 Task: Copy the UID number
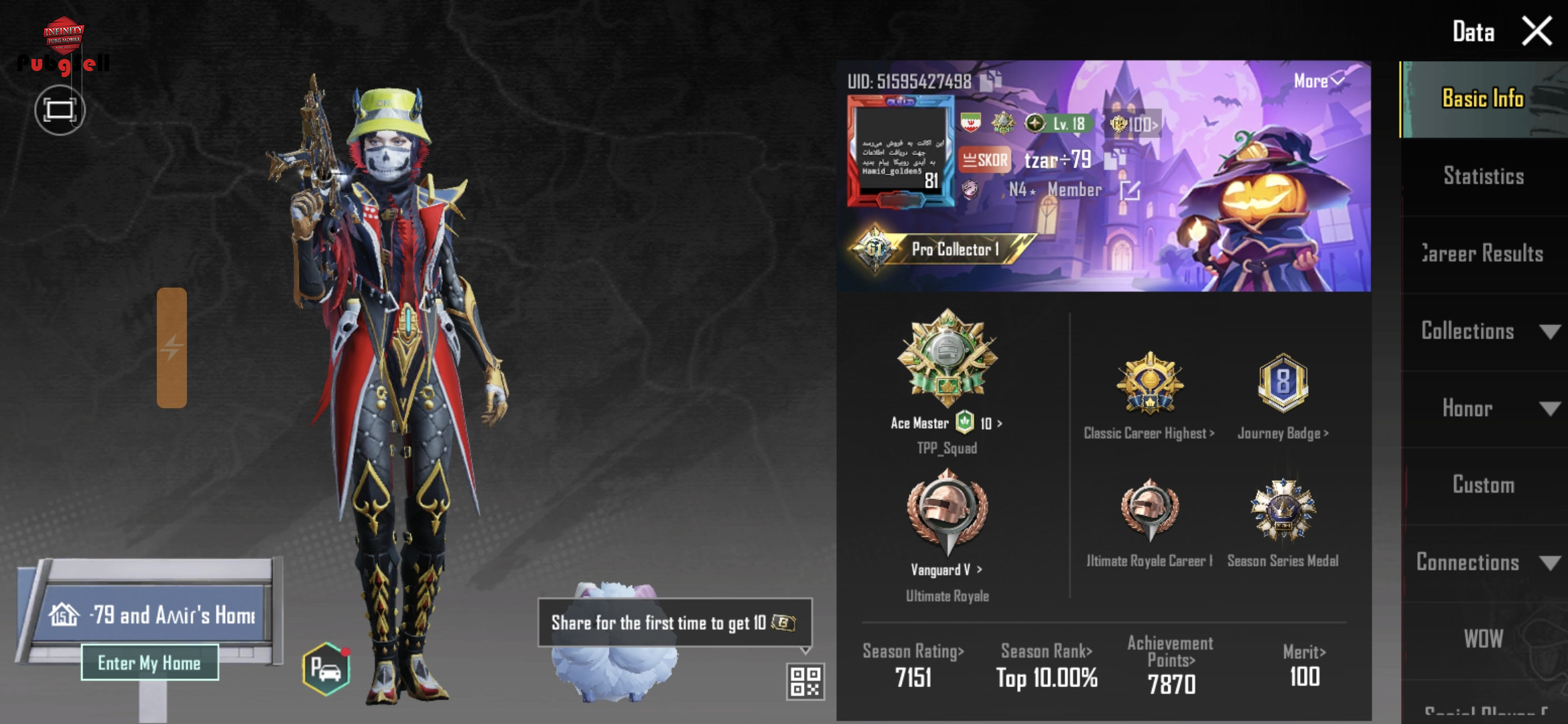(x=990, y=82)
